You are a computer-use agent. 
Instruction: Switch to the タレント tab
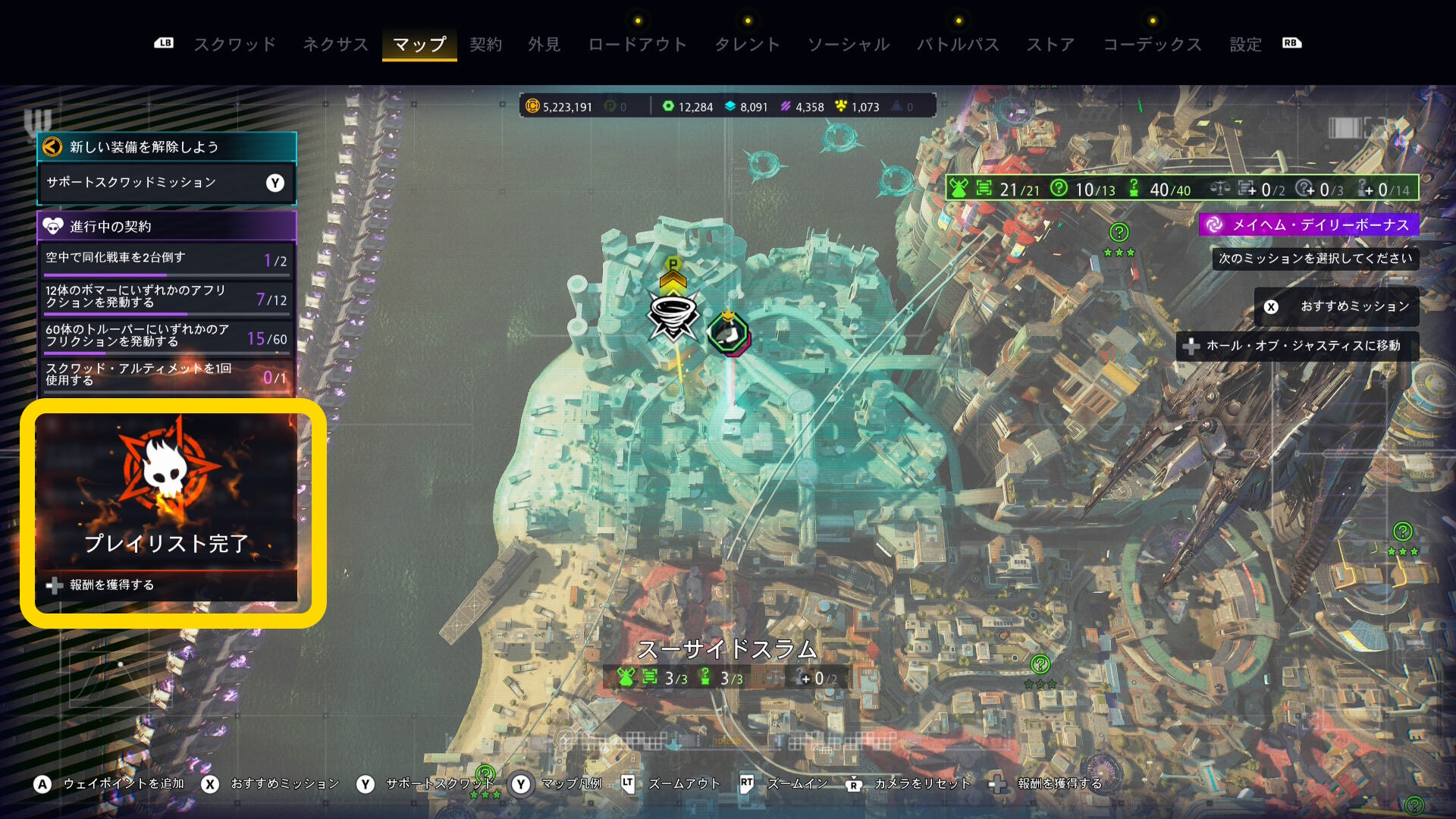tap(747, 44)
